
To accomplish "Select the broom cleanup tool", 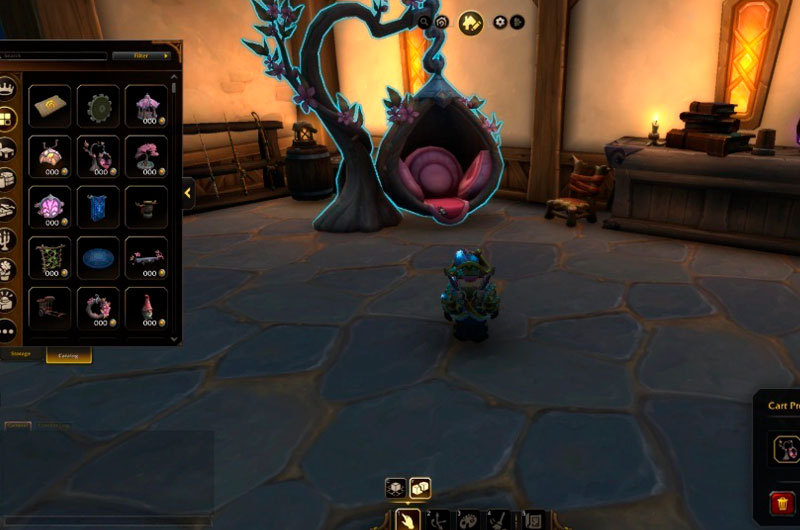I will tap(499, 520).
